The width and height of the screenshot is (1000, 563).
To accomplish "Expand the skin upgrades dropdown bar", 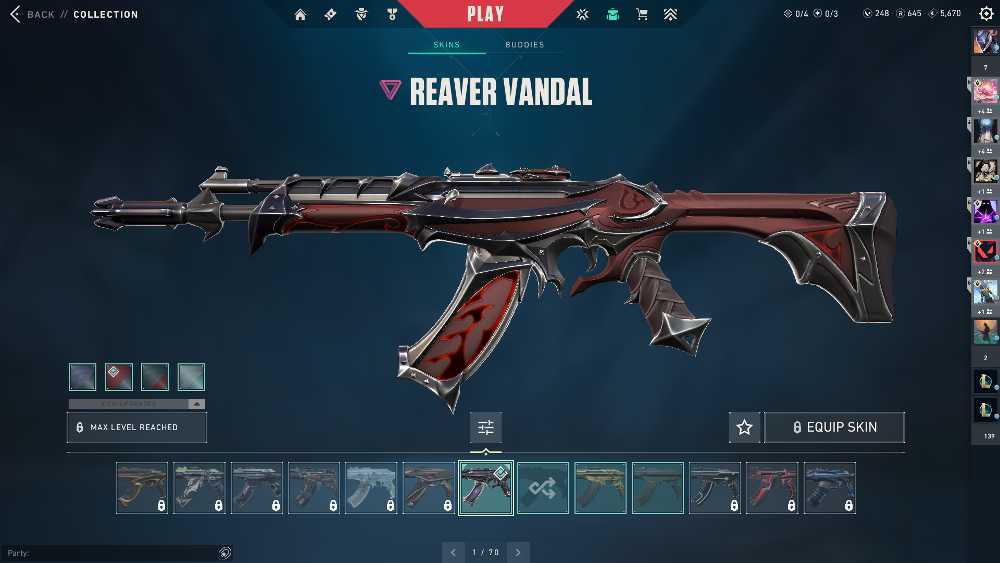I will pyautogui.click(x=136, y=404).
